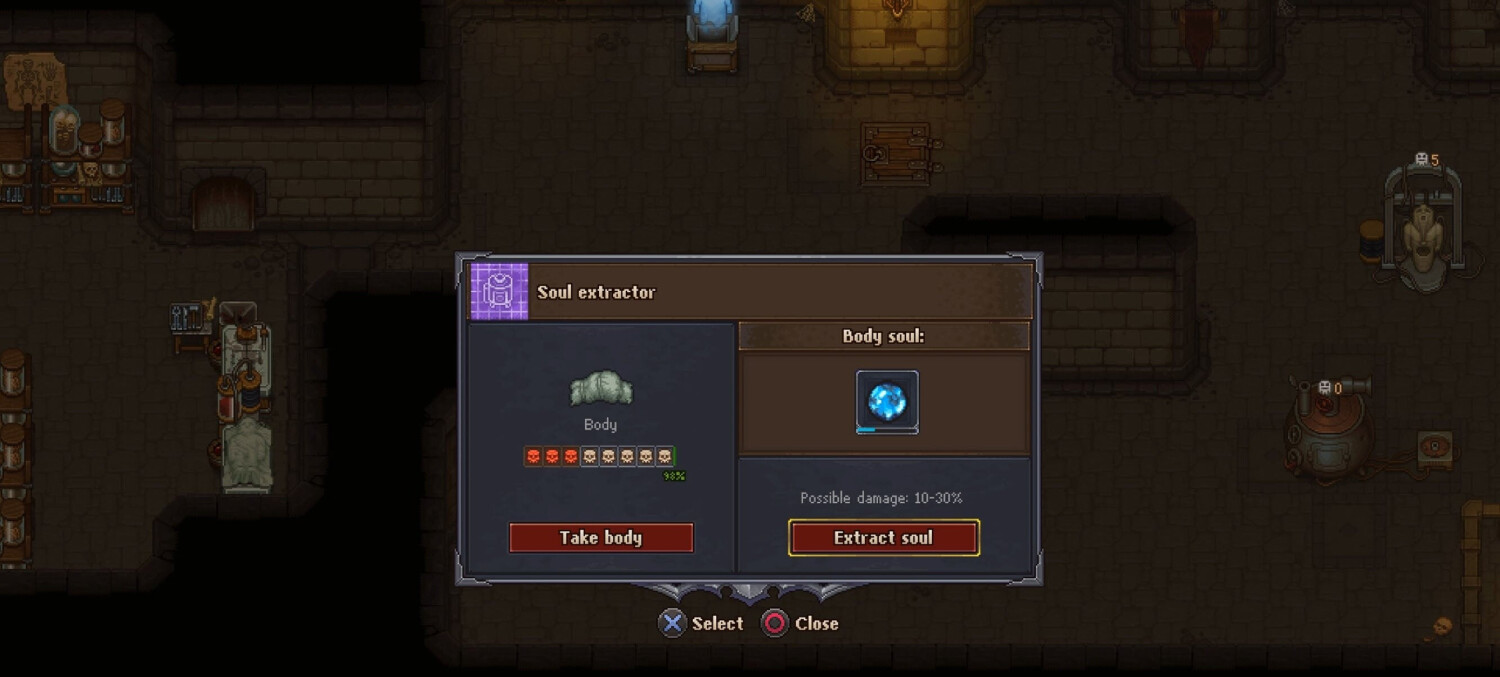Select the blue soul orb slot
The image size is (1500, 677).
pyautogui.click(x=887, y=401)
